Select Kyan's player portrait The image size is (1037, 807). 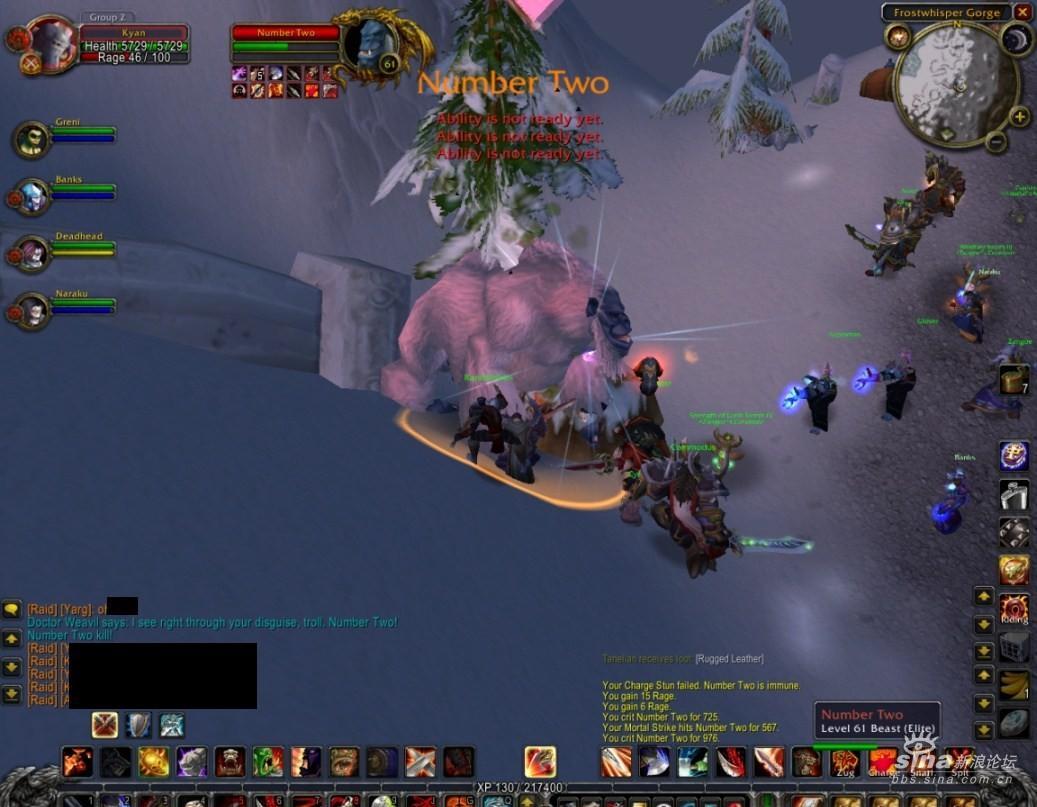[x=52, y=42]
